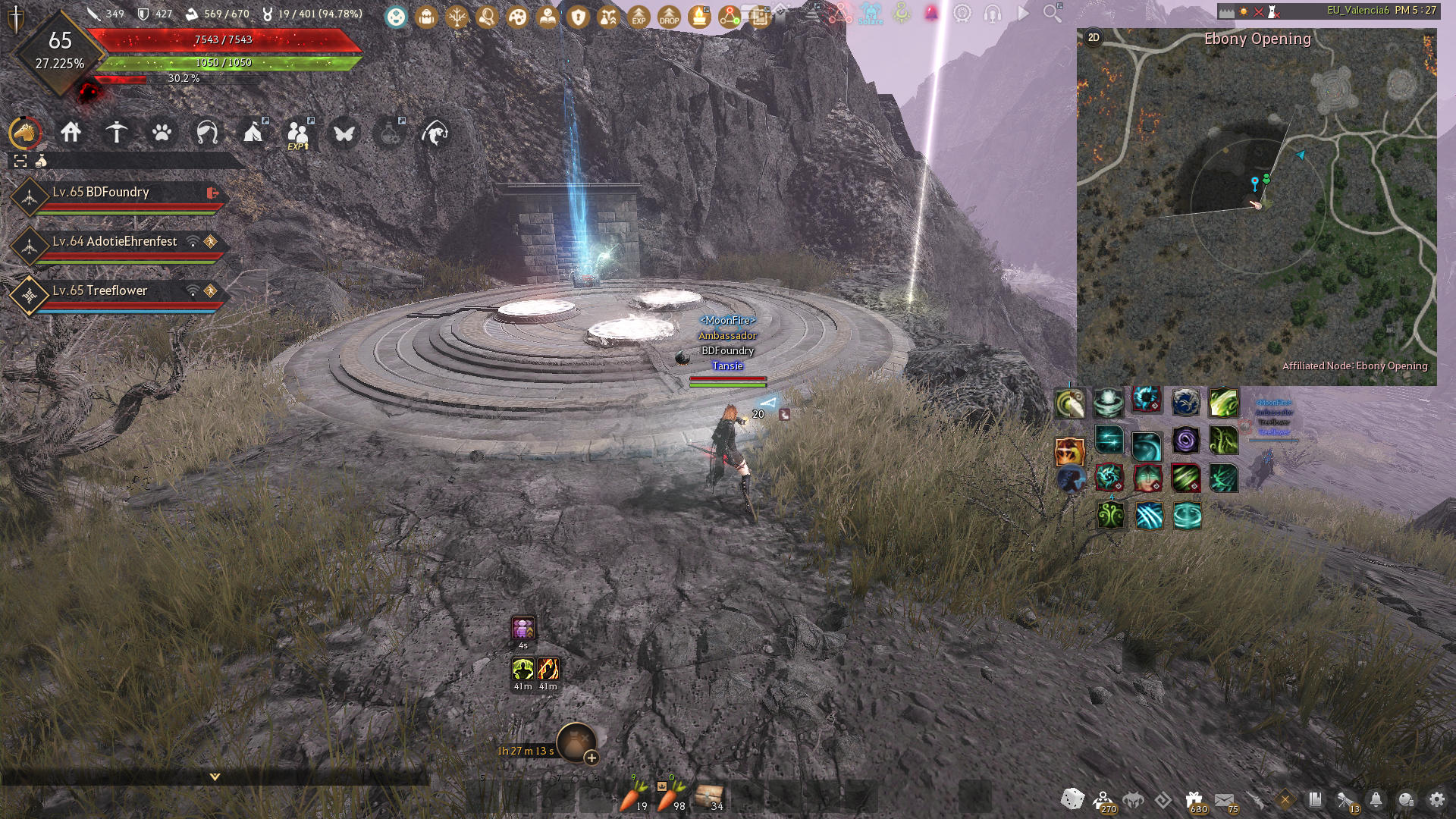Image resolution: width=1456 pixels, height=819 pixels.
Task: Open the magnifying glass search icon
Action: coord(1052,14)
